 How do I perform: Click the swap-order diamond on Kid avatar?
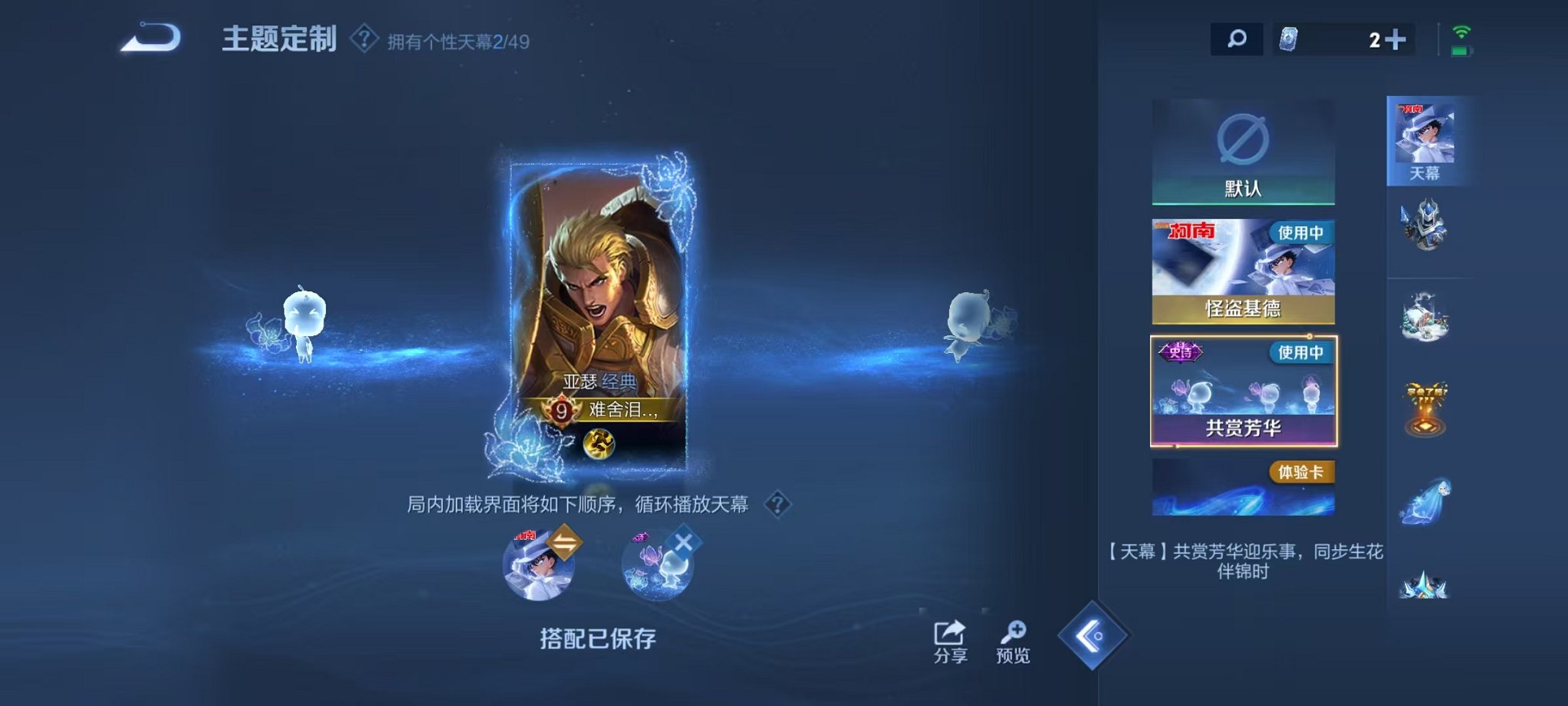tap(565, 543)
